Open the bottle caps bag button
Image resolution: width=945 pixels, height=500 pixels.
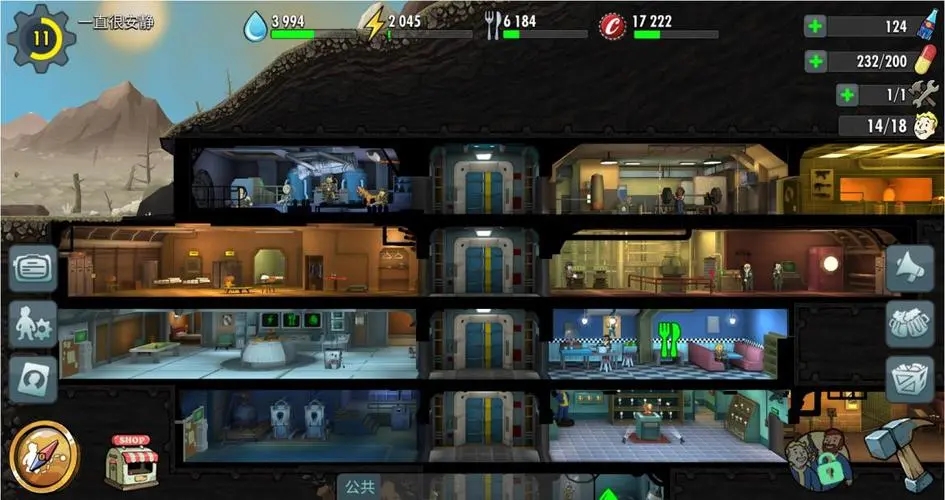pos(909,324)
